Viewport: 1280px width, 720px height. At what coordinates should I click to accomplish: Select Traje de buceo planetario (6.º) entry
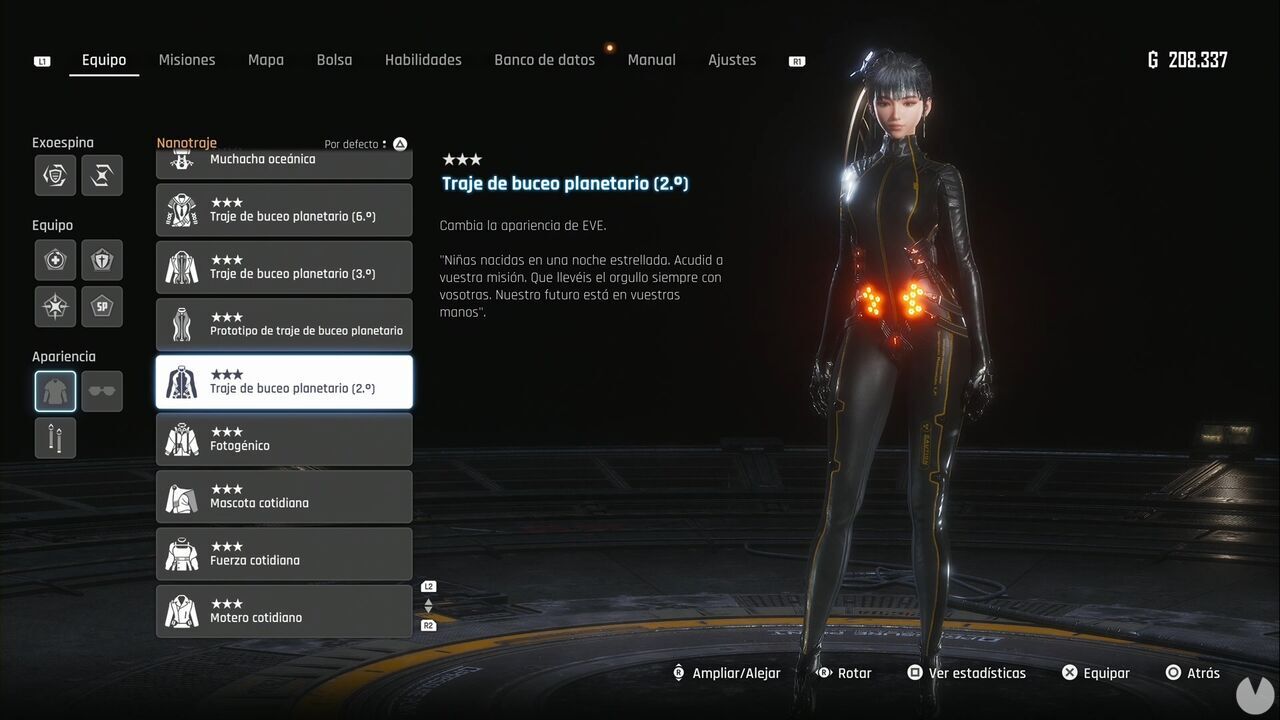tap(284, 210)
